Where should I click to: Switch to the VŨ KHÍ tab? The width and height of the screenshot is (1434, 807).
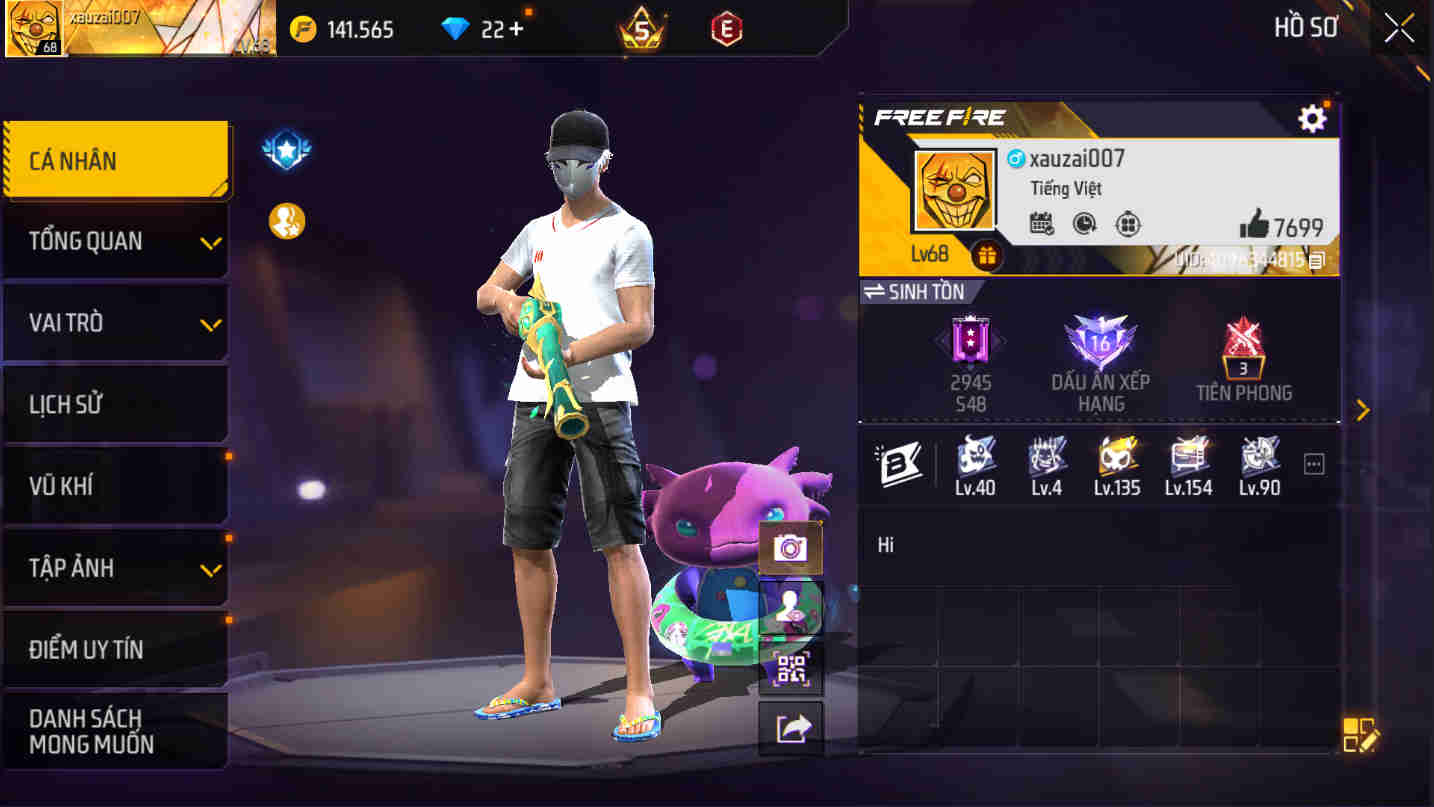[x=116, y=485]
